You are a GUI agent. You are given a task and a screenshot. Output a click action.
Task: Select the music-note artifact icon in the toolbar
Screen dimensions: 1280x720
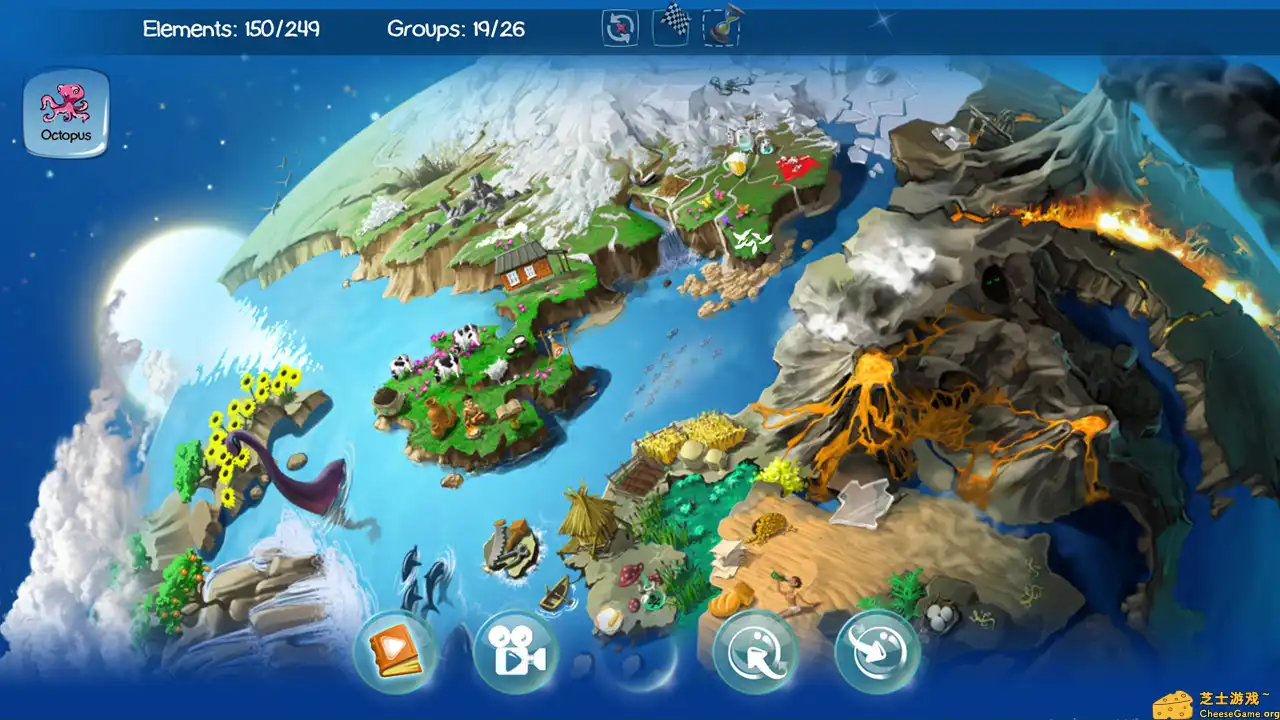tap(722, 28)
